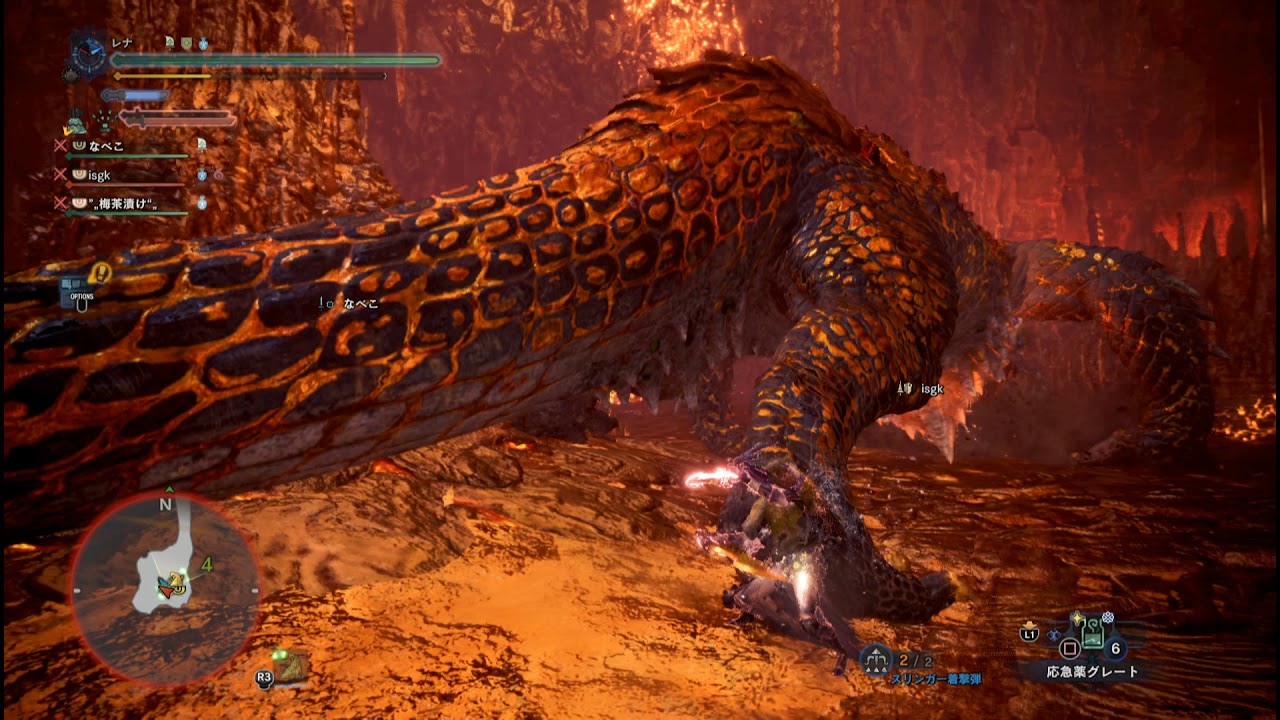Select the slinger ammo icon
Image resolution: width=1280 pixels, height=720 pixels.
point(875,660)
